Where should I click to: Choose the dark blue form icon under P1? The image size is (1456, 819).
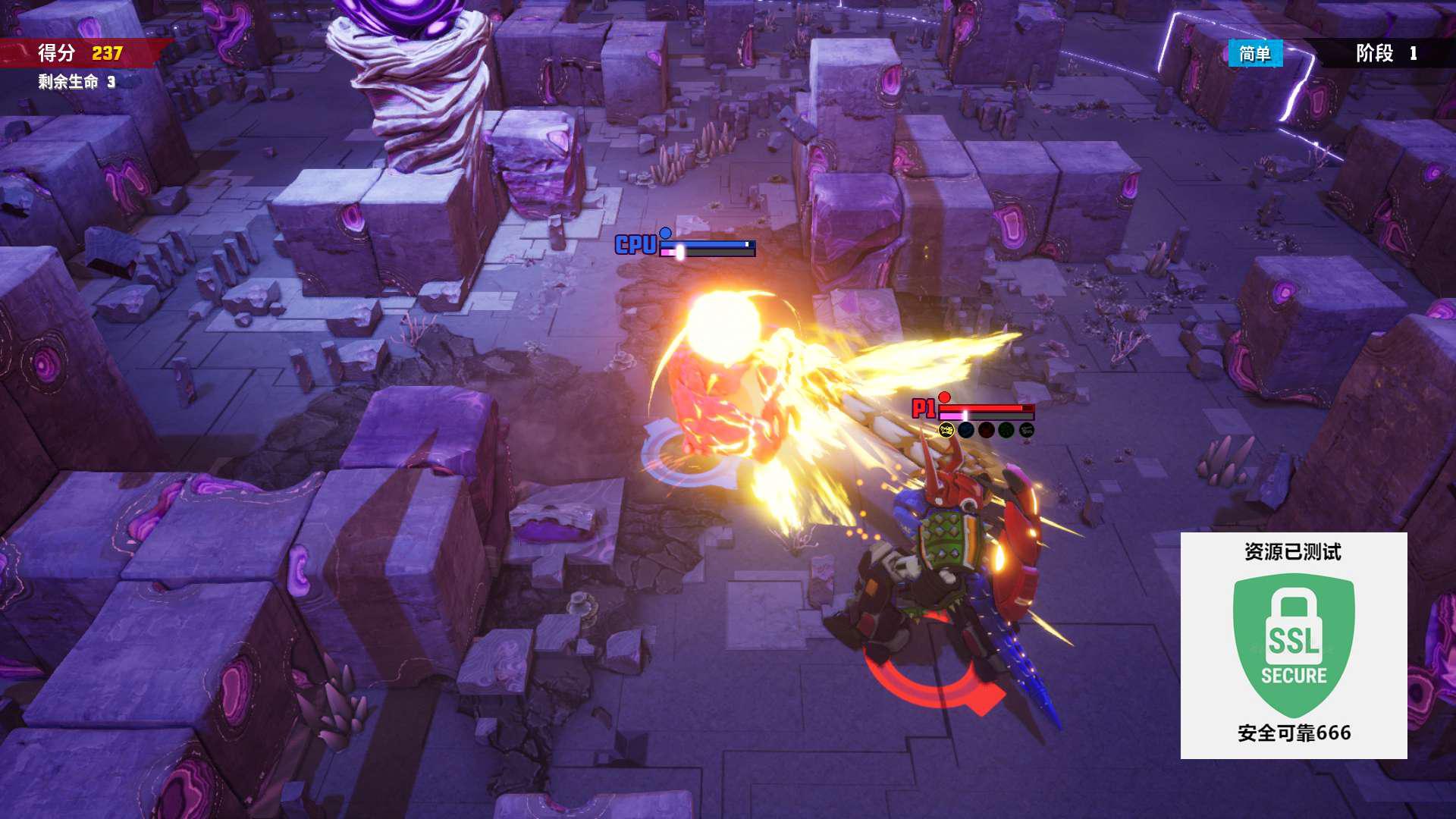click(966, 431)
